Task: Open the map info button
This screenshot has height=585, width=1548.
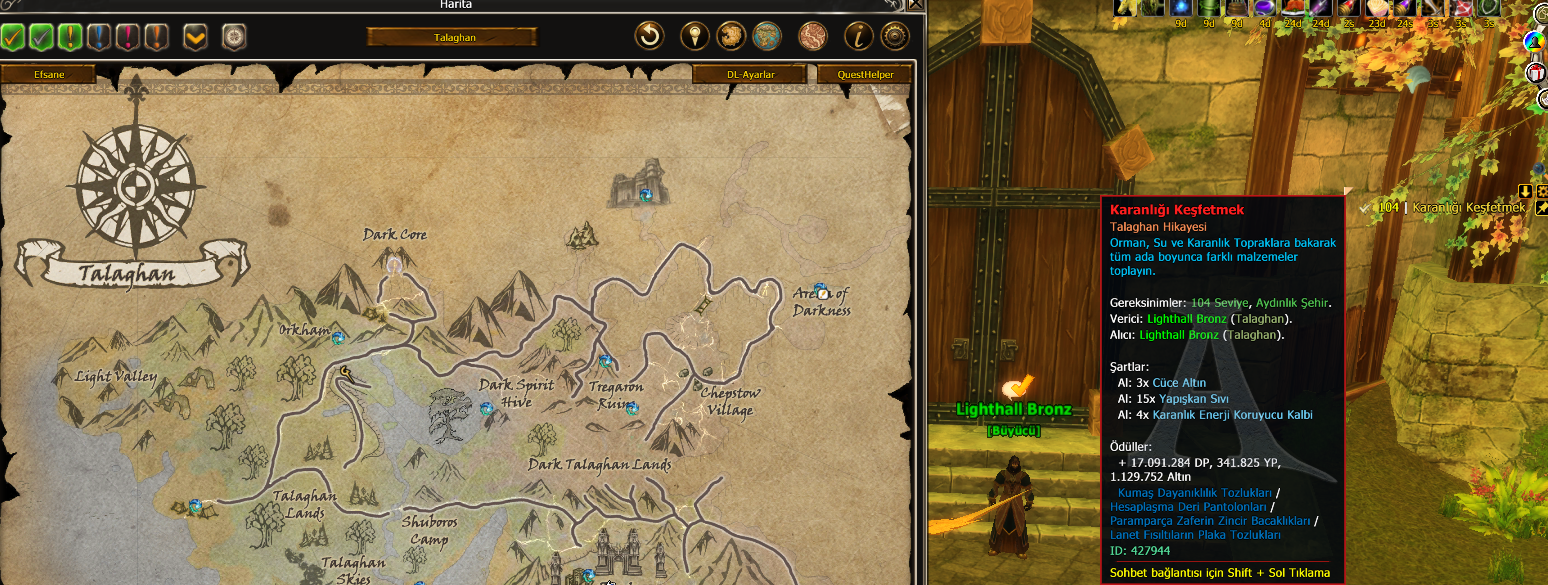Action: 859,37
